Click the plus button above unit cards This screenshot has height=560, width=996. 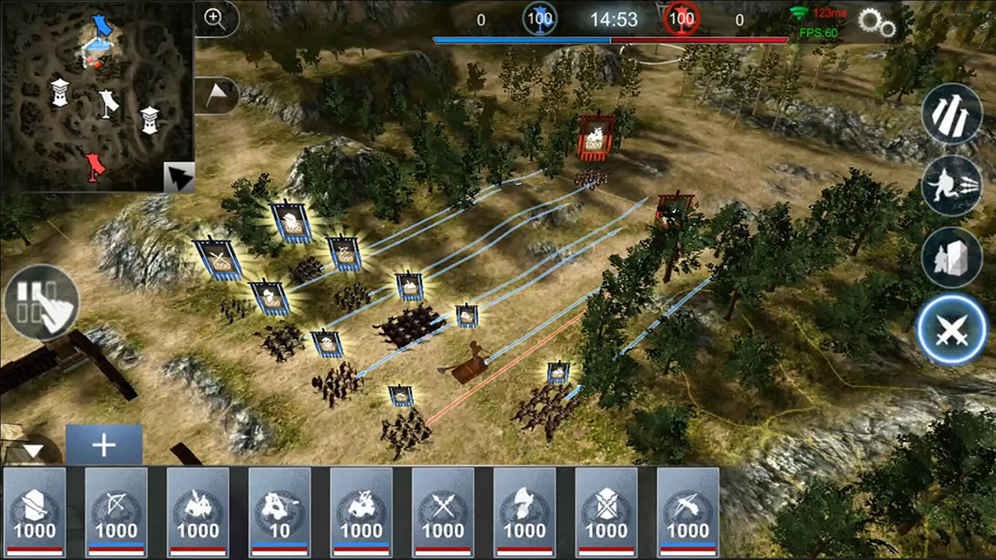pyautogui.click(x=104, y=443)
